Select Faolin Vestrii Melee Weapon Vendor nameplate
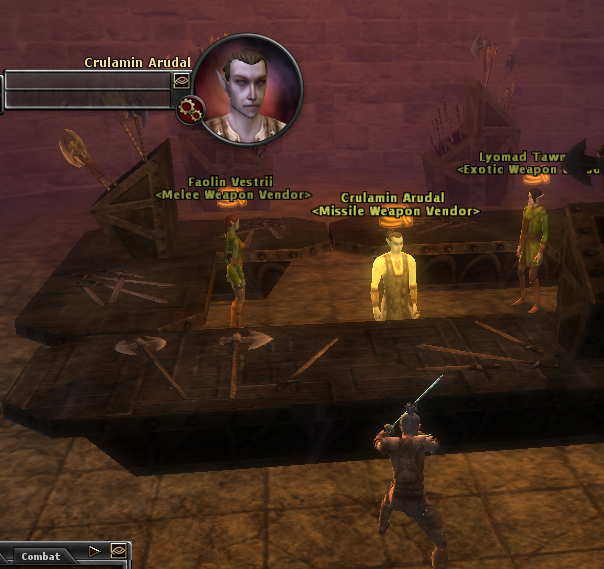The width and height of the screenshot is (604, 569). coord(233,188)
